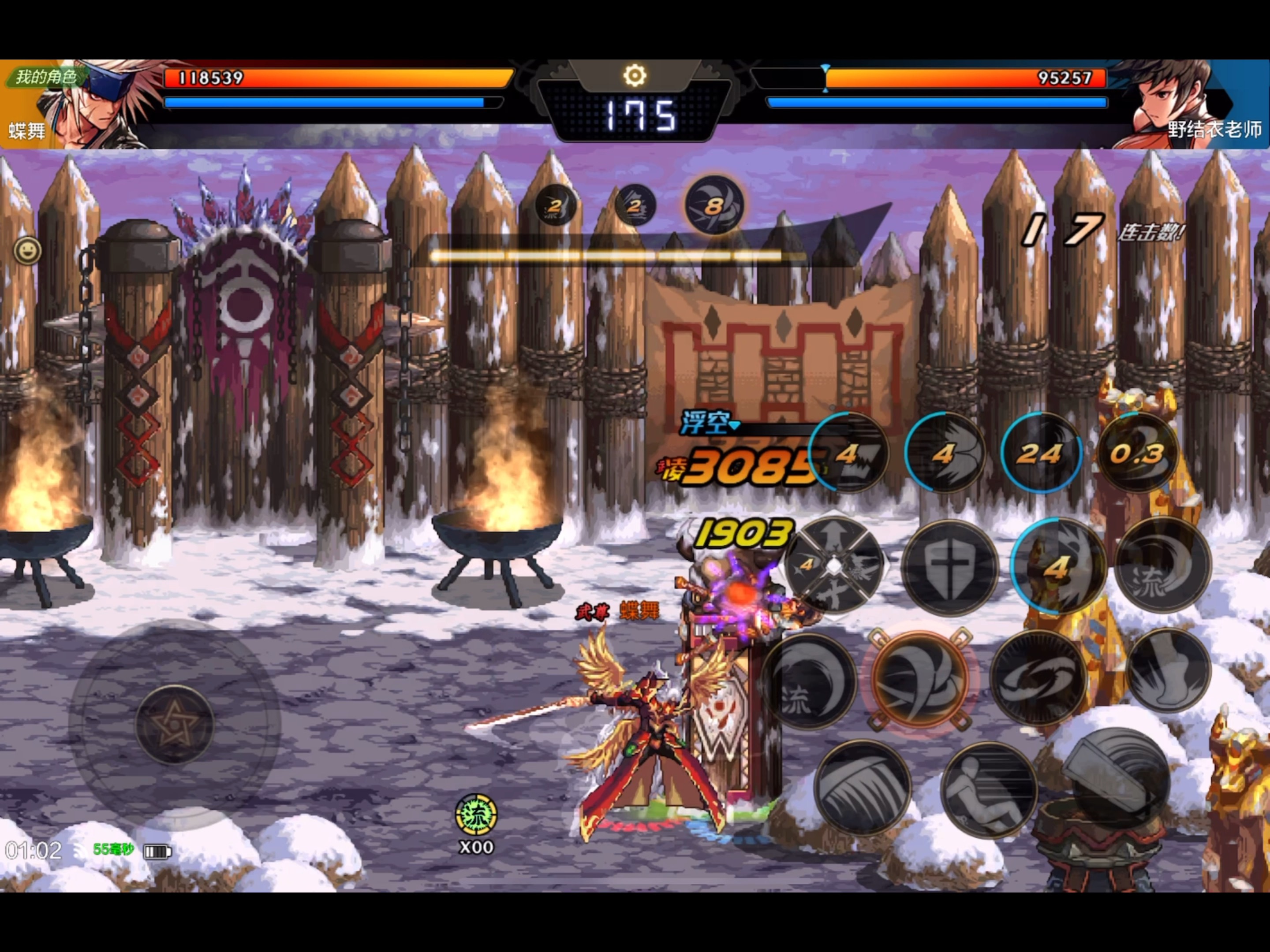Activate the skill showing a 24 cooldown
The height and width of the screenshot is (952, 1270).
pos(1041,453)
